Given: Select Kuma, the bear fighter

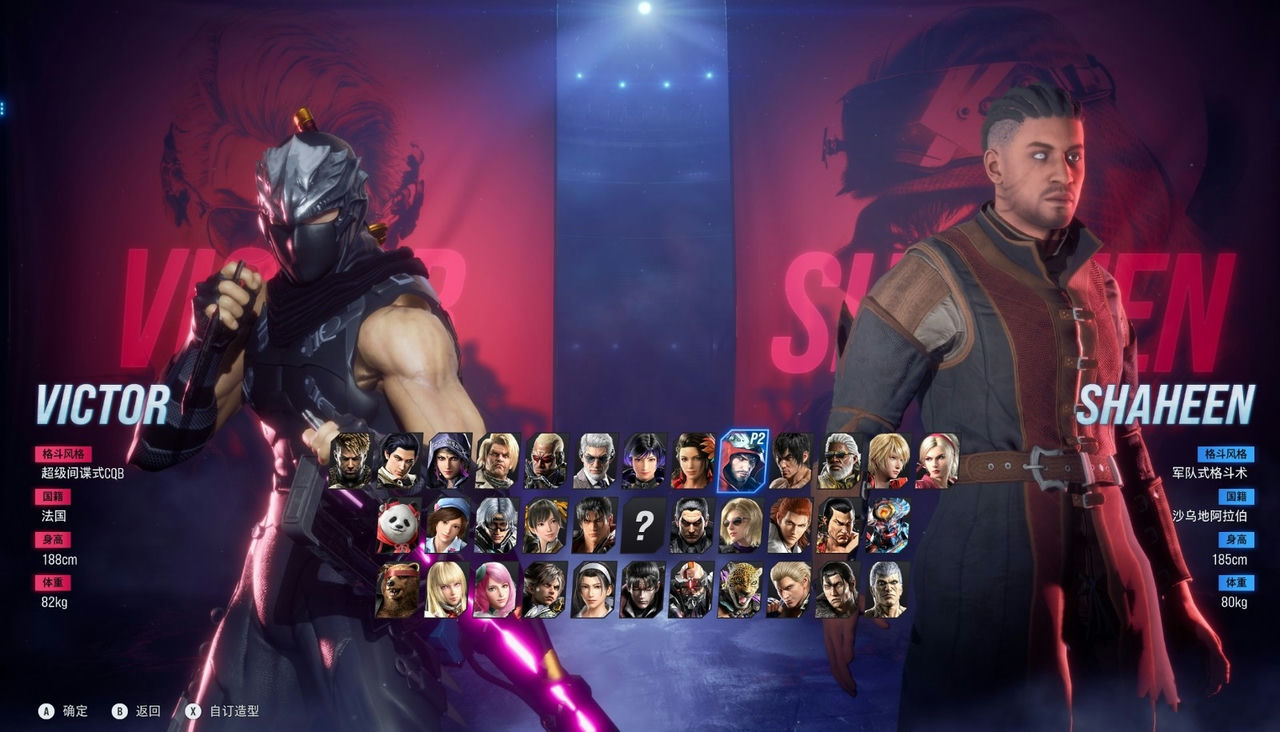Looking at the screenshot, I should coord(399,592).
